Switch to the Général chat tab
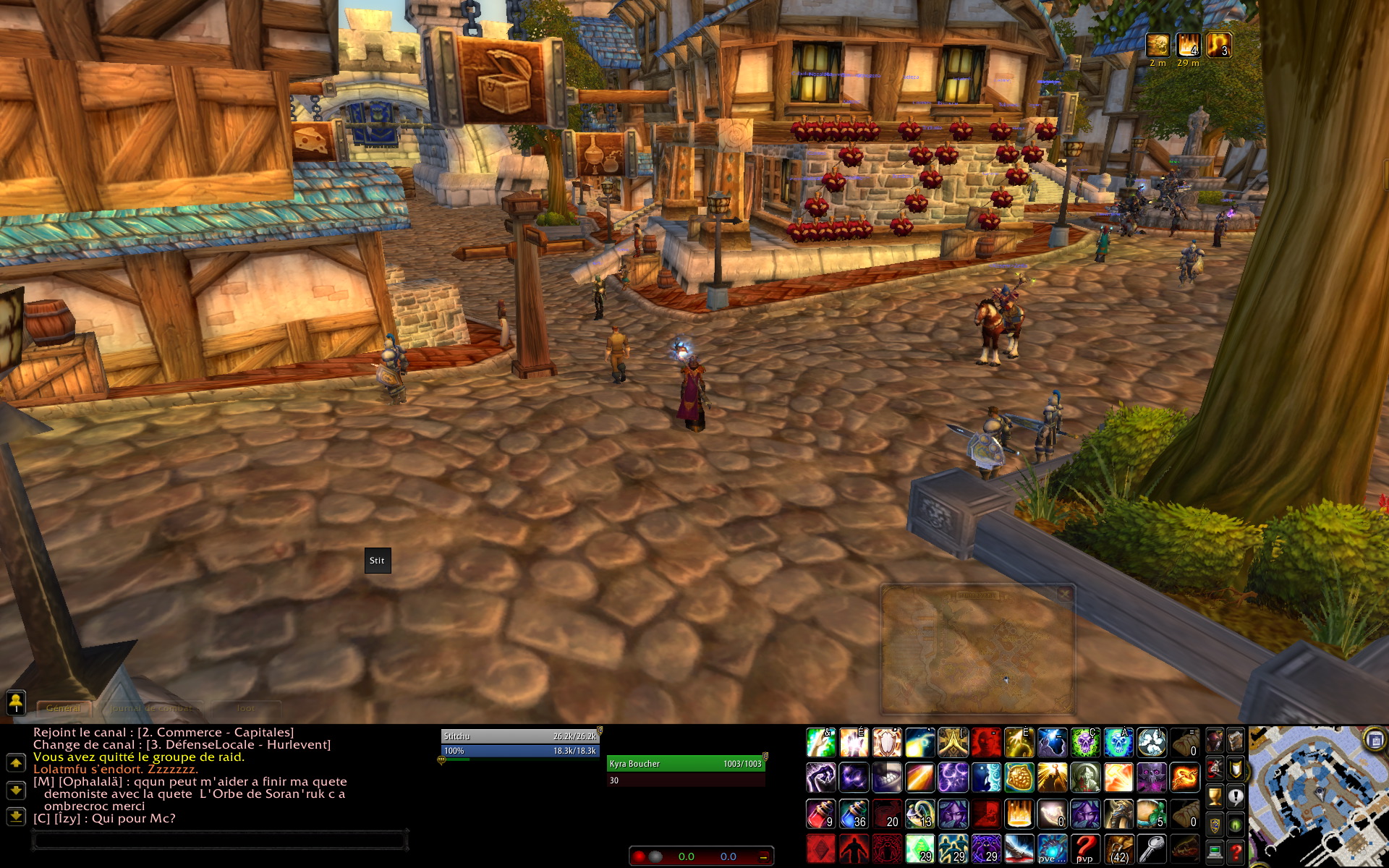Image resolution: width=1389 pixels, height=868 pixels. [64, 708]
